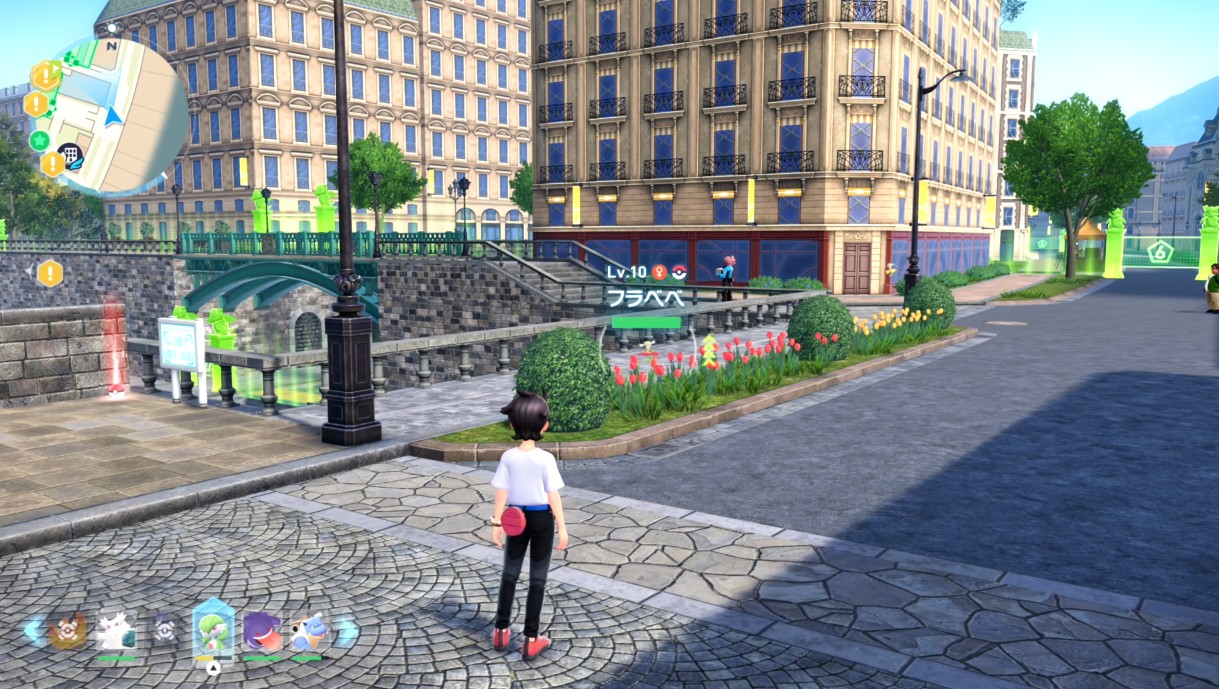The width and height of the screenshot is (1219, 689).
Task: Select the green star marker on the minimap
Action: click(x=40, y=139)
